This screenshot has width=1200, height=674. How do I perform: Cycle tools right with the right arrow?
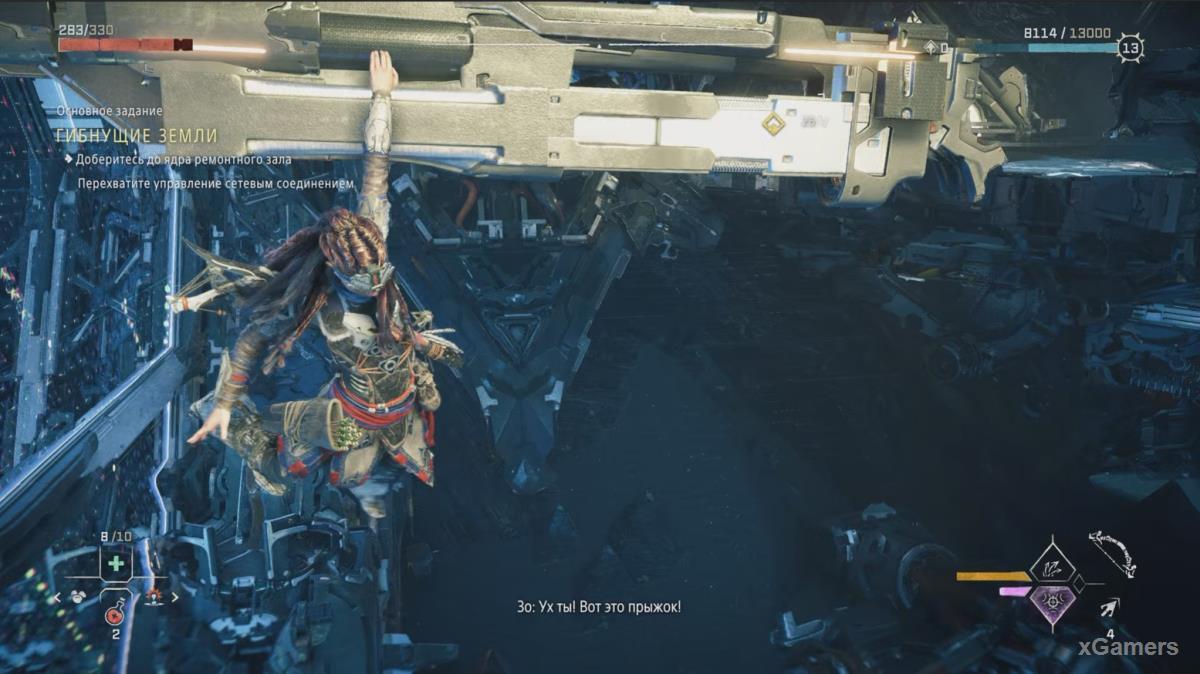click(x=177, y=598)
